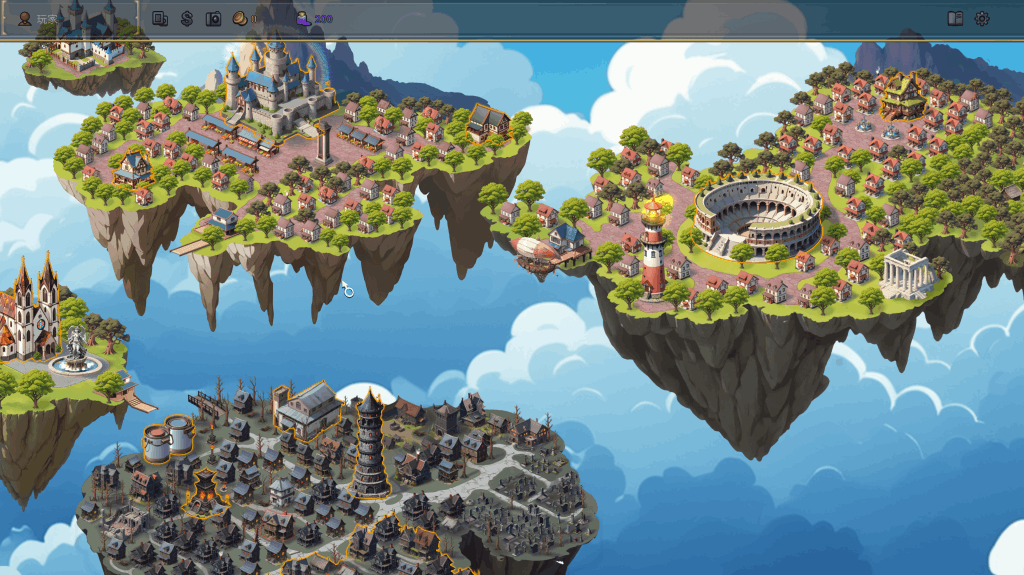Open the camera screenshot icon
This screenshot has width=1024, height=575.
(x=213, y=18)
